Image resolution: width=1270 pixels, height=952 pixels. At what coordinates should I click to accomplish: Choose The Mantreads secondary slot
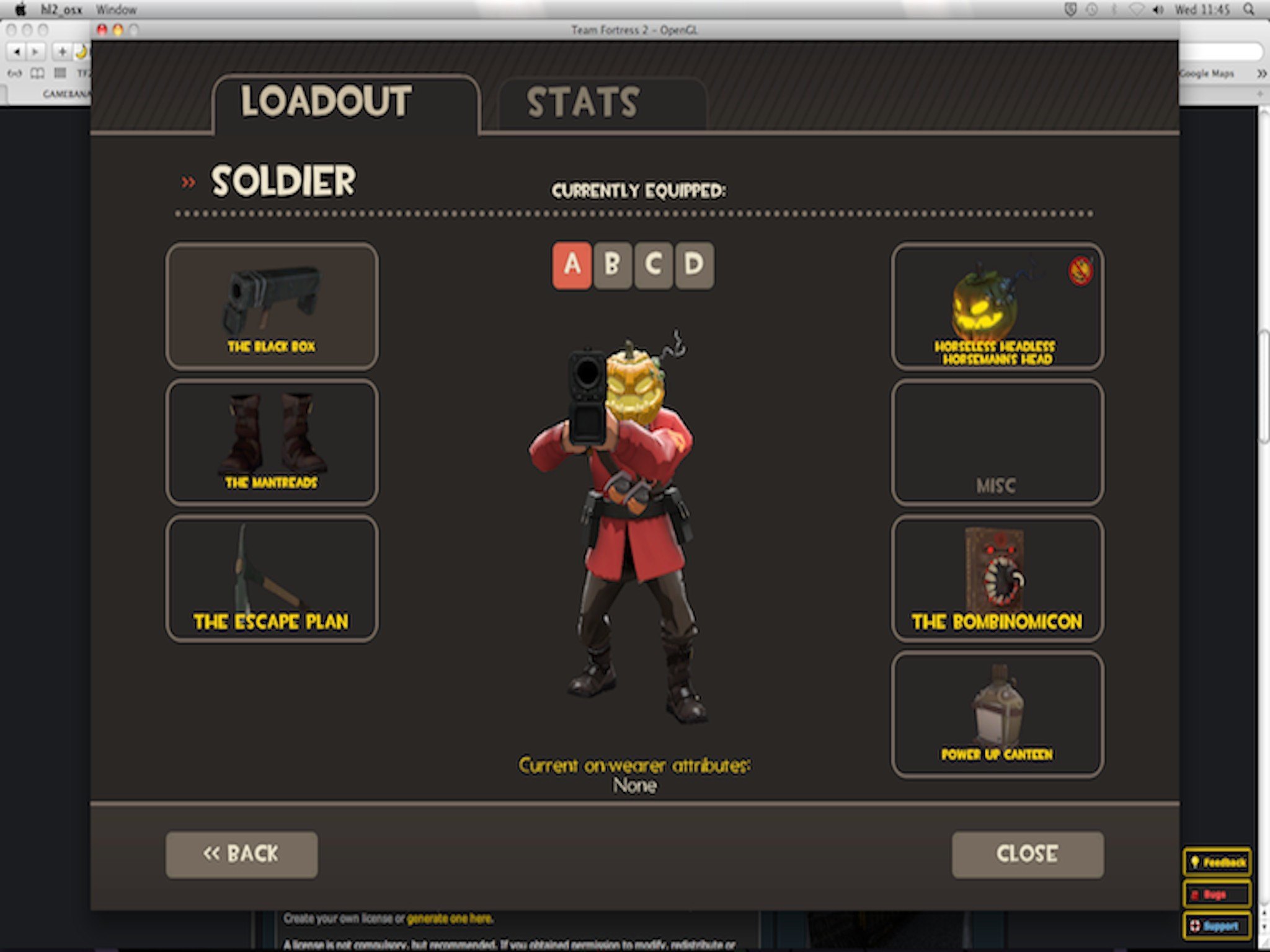click(x=272, y=442)
